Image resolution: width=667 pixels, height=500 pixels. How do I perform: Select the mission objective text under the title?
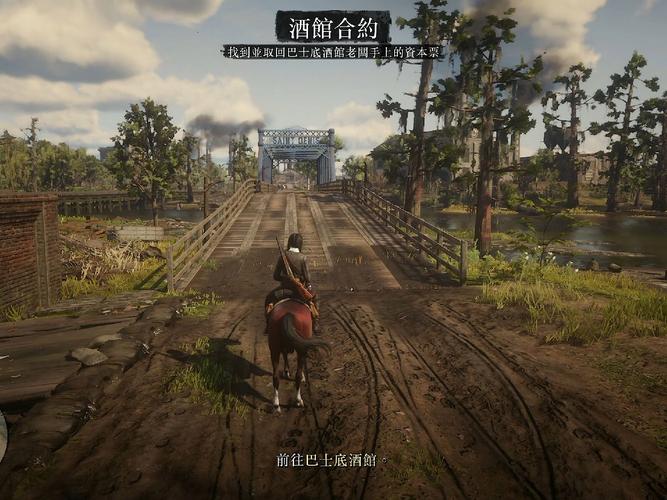click(x=333, y=50)
